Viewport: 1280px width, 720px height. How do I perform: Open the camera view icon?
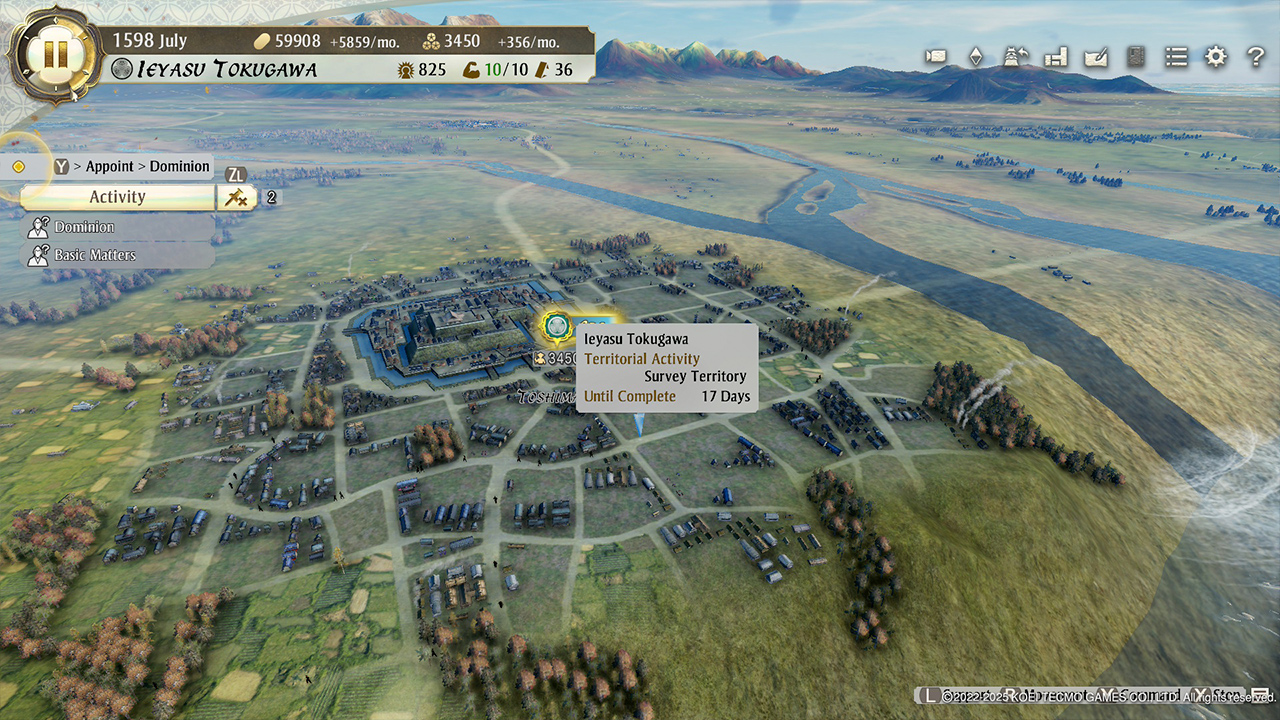(936, 56)
